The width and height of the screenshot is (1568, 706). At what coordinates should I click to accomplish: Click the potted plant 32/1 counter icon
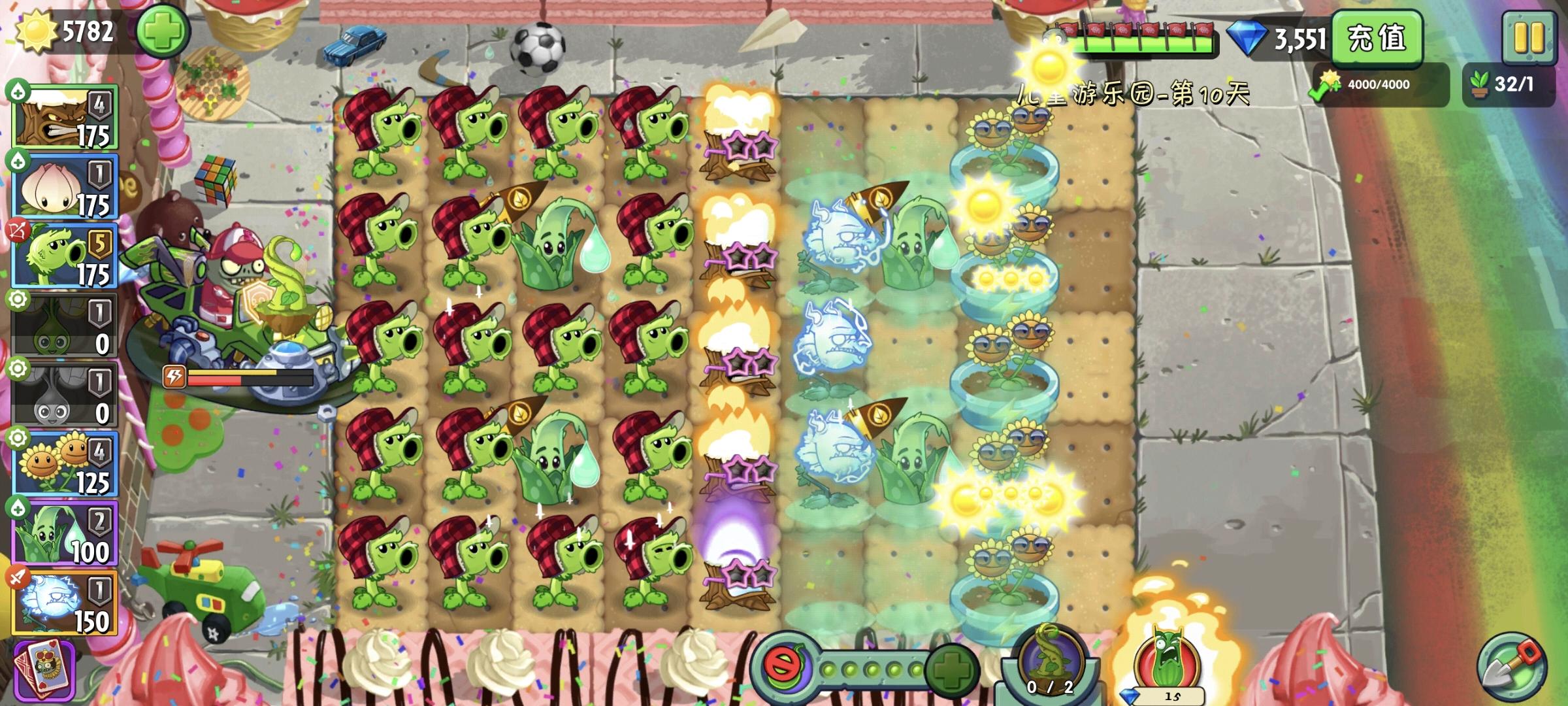(1480, 83)
